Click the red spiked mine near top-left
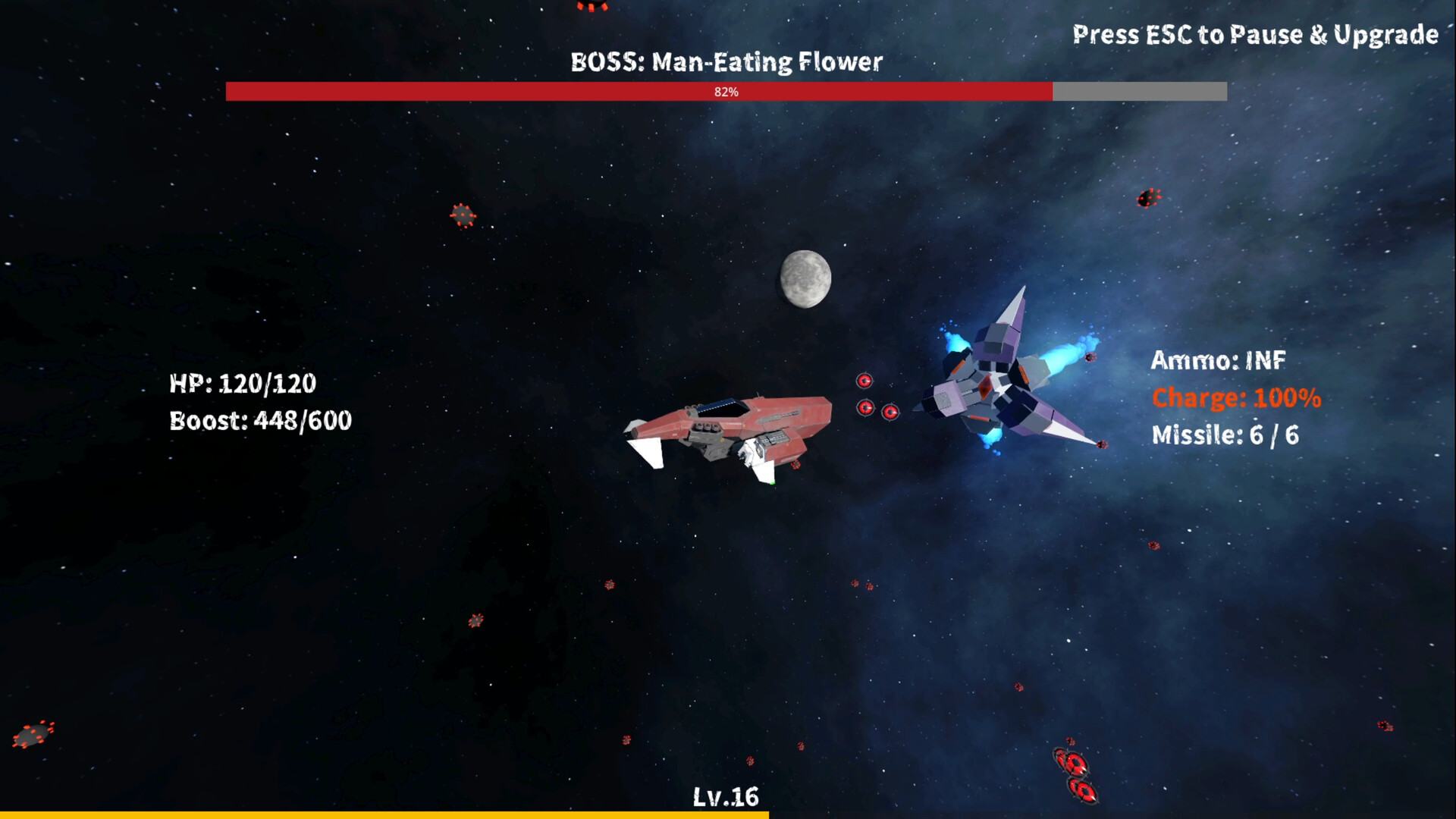 click(x=462, y=216)
